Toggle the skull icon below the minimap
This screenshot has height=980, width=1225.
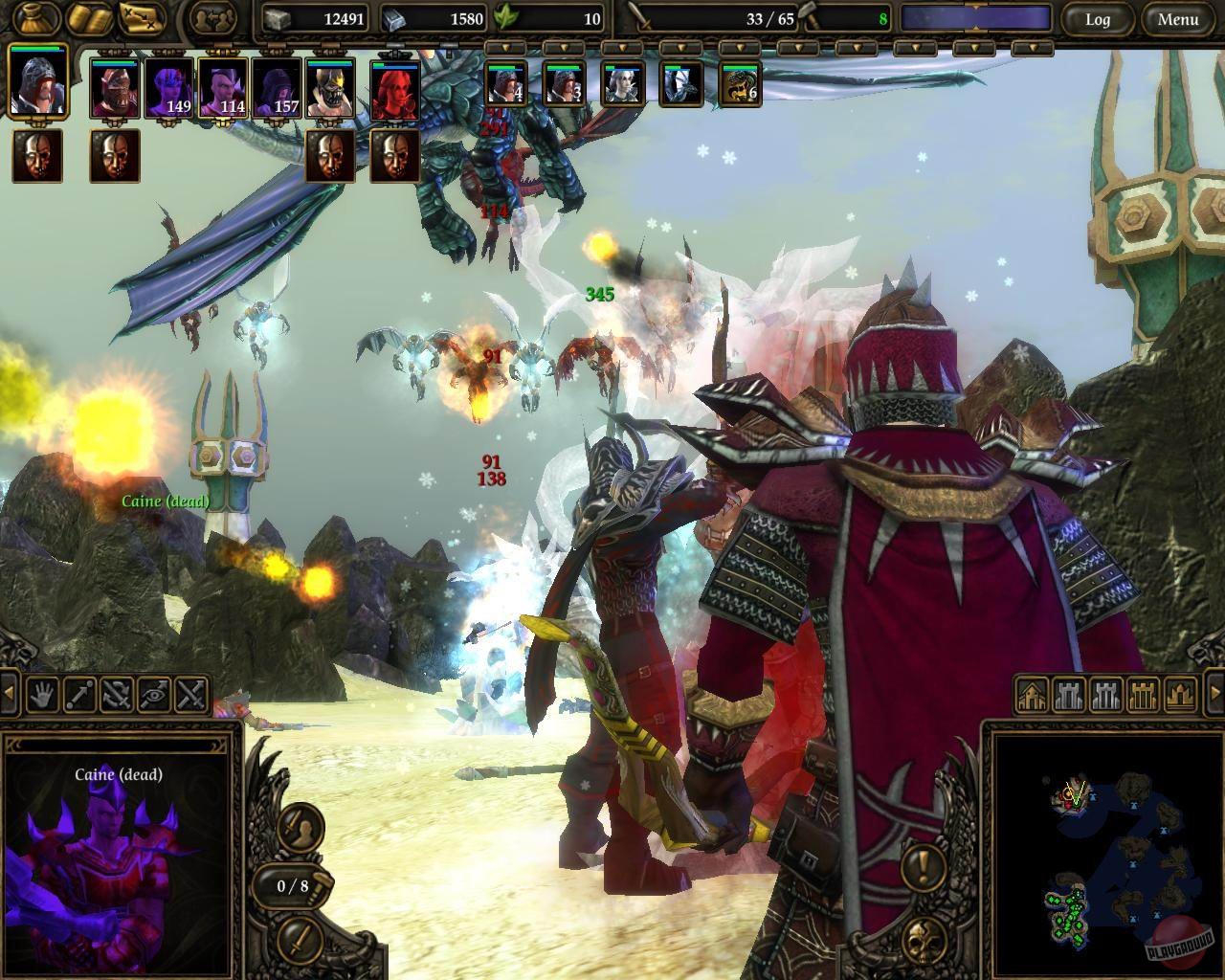[924, 941]
